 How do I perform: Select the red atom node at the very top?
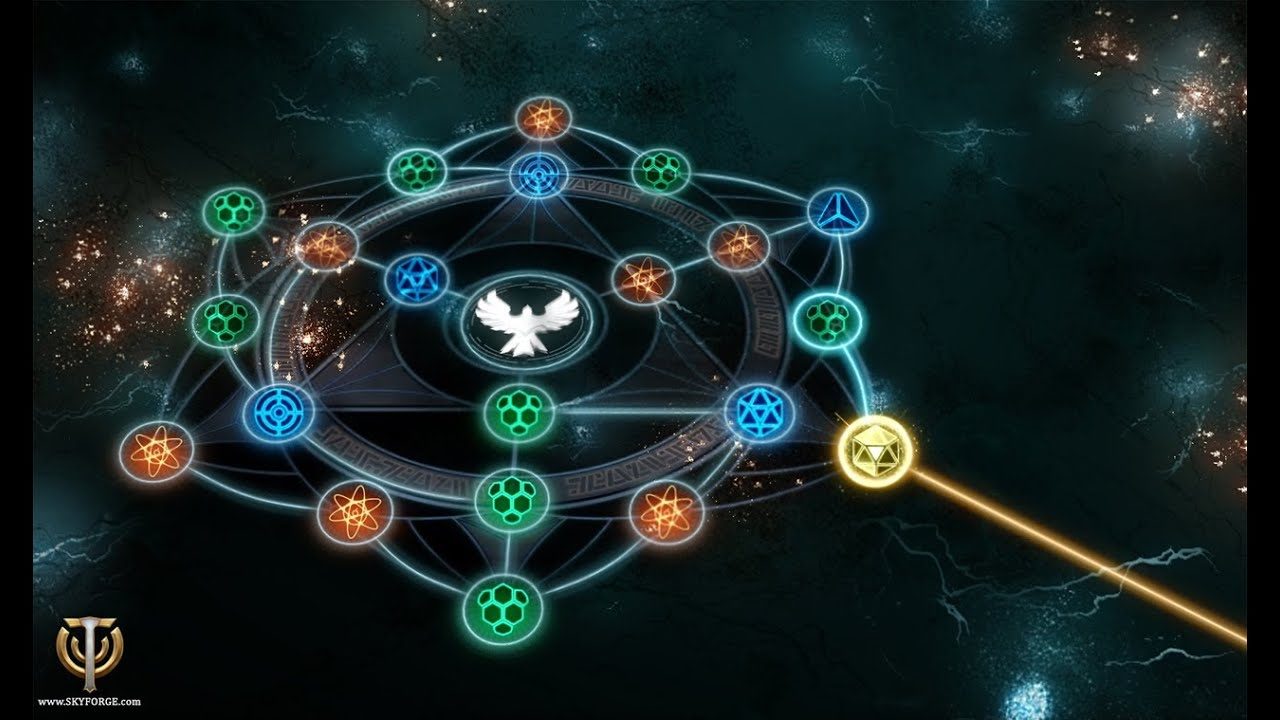click(x=543, y=120)
